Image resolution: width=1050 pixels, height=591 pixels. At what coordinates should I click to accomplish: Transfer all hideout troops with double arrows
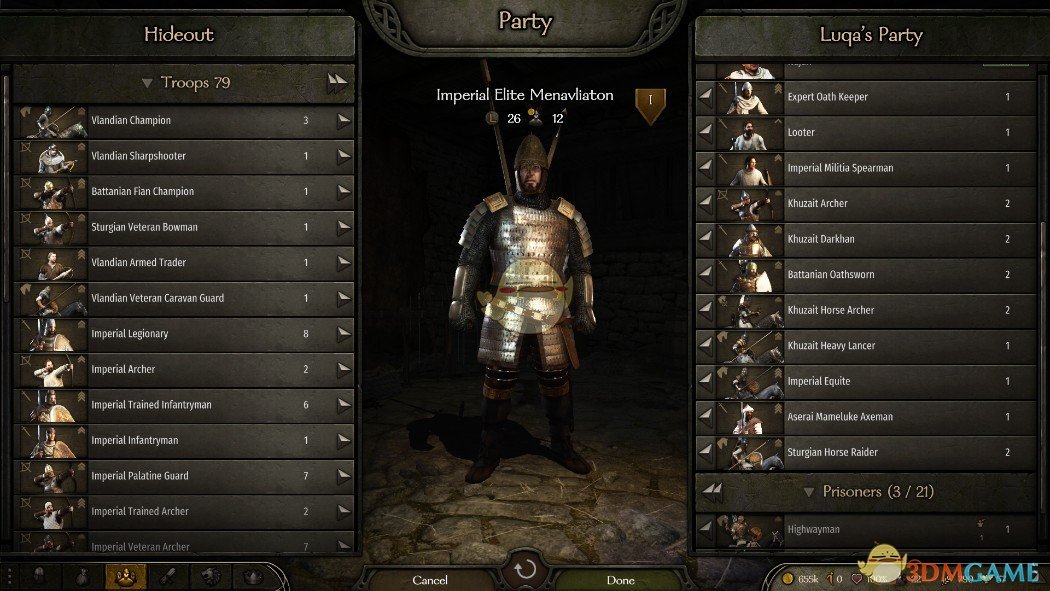(338, 84)
